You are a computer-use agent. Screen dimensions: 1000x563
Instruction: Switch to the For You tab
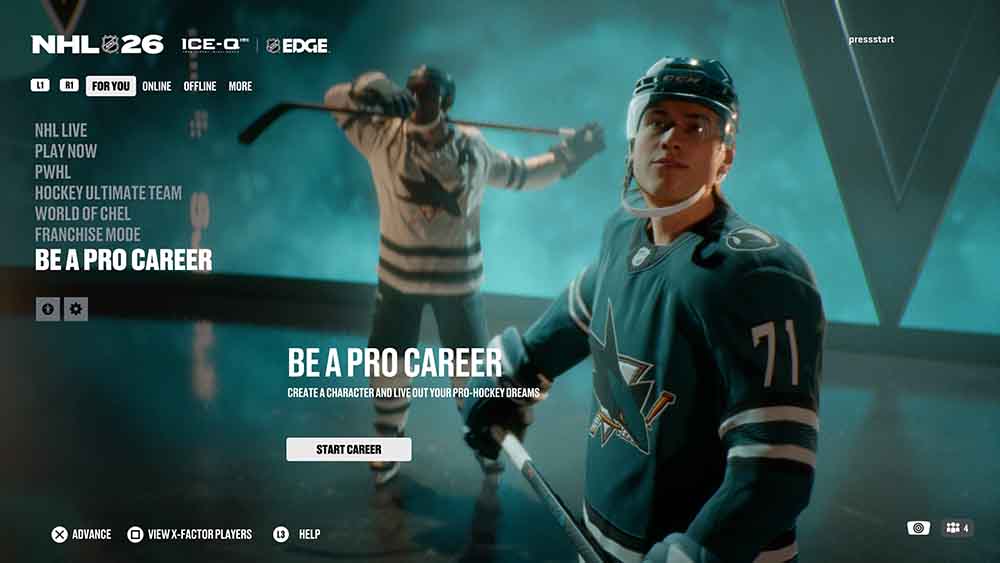pos(110,86)
